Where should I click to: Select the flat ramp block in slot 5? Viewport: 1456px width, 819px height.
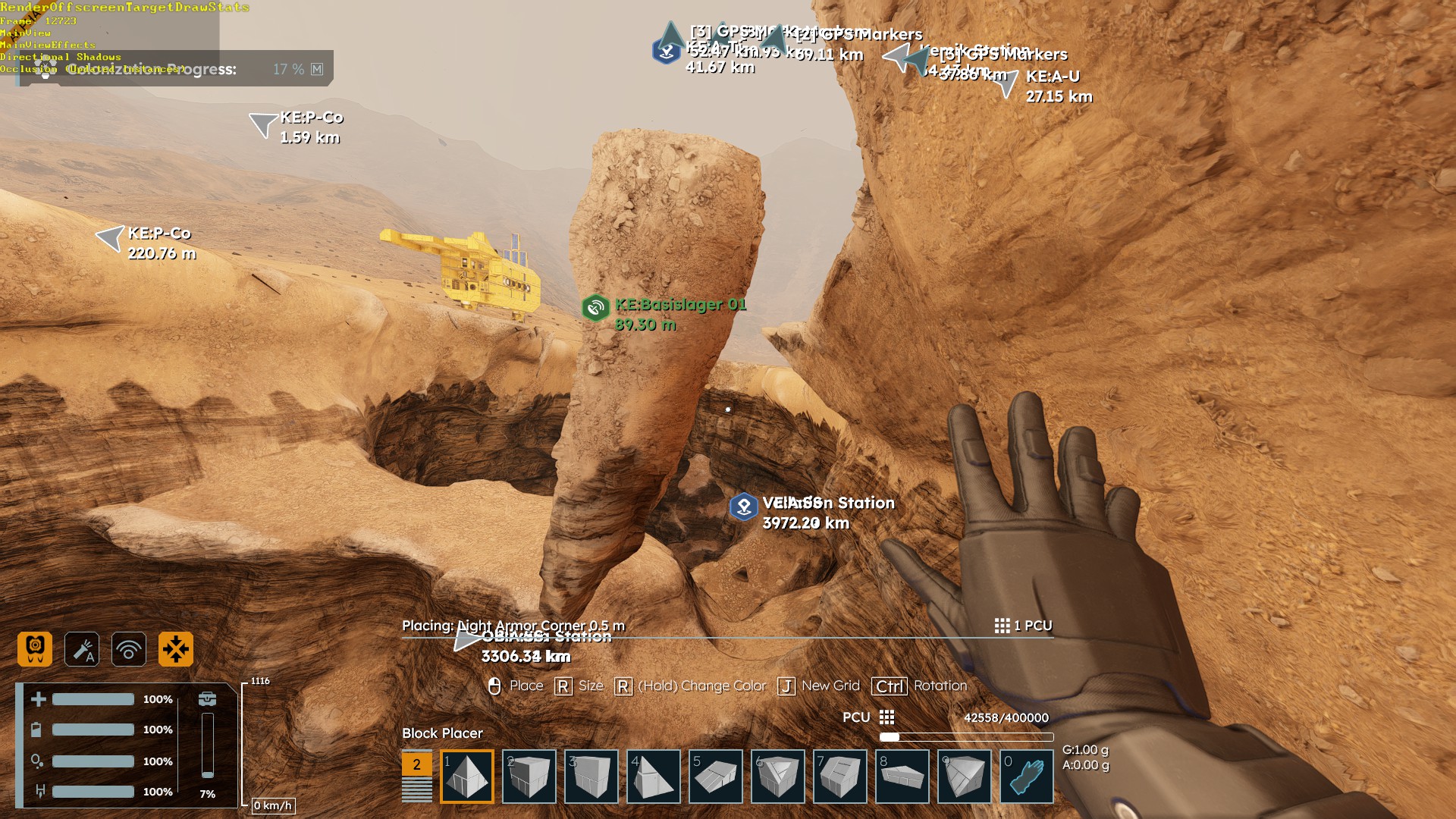pos(716,777)
